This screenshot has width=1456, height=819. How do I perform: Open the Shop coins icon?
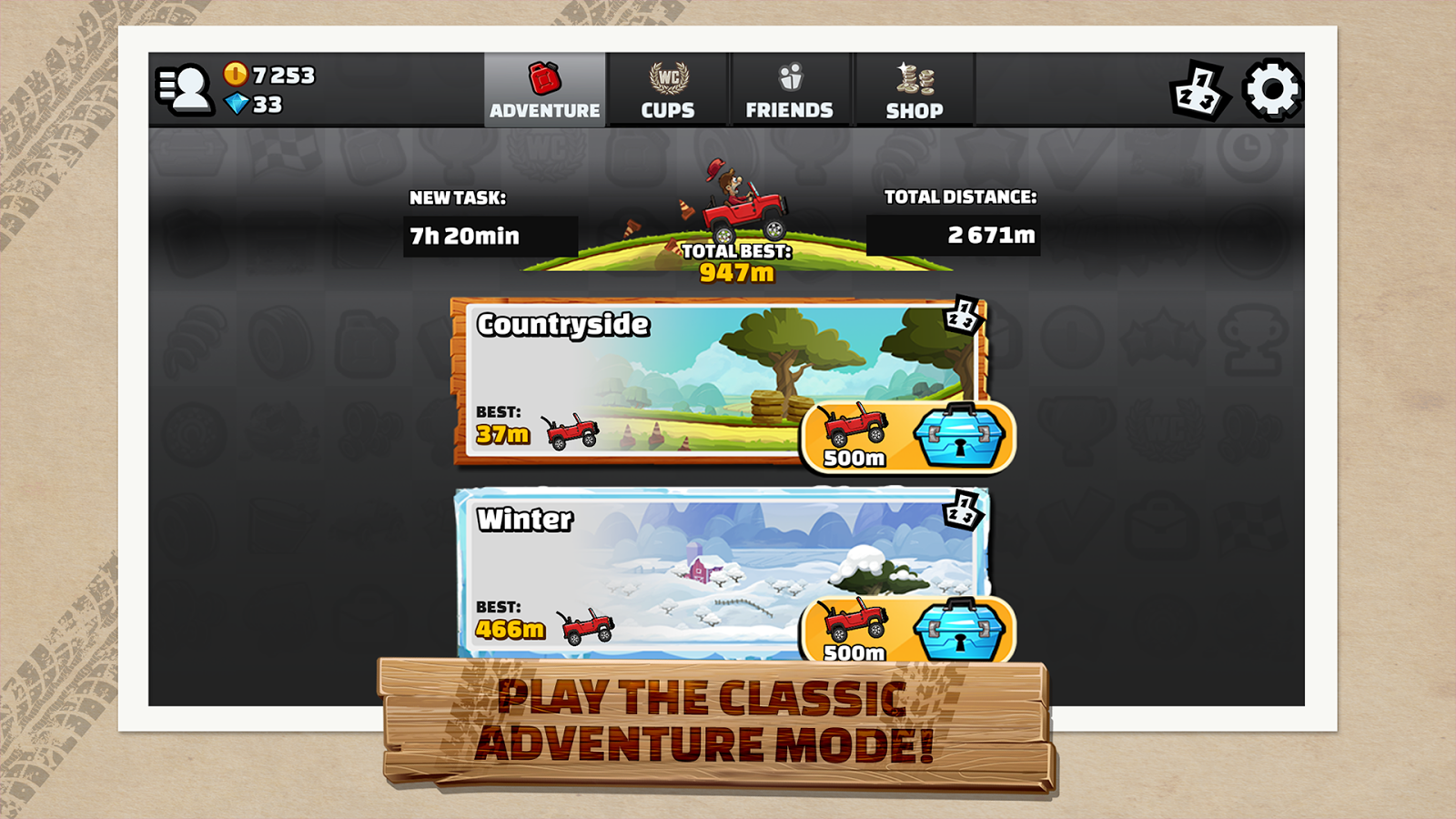tap(914, 82)
